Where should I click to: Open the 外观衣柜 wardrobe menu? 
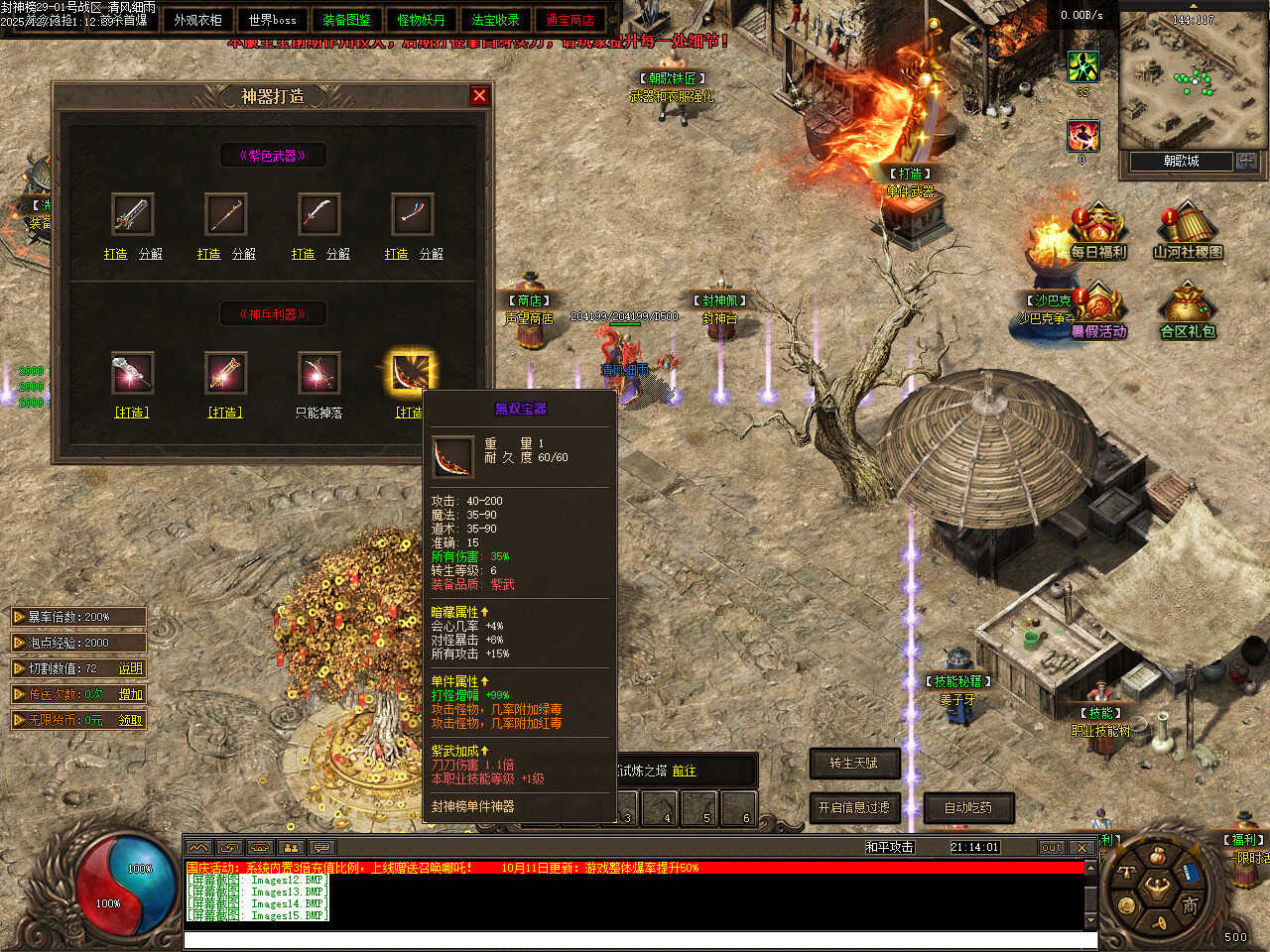click(x=197, y=20)
